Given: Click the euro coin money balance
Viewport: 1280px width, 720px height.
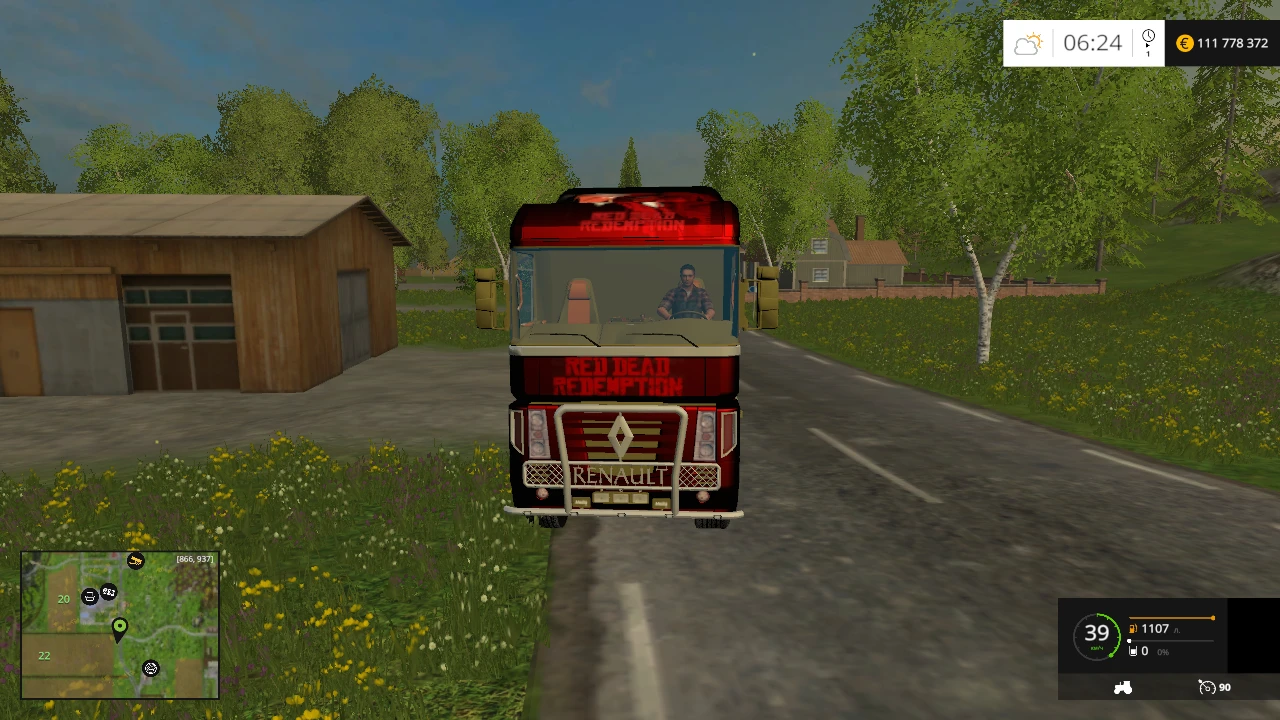Looking at the screenshot, I should tap(1184, 43).
